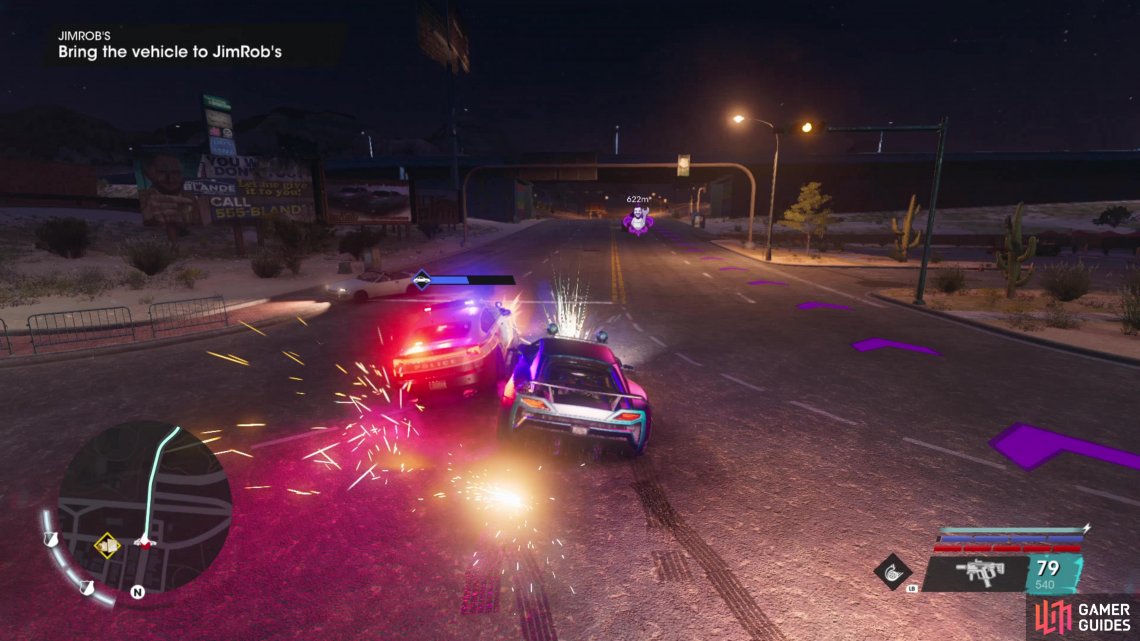Activate the turbo boost skill icon
This screenshot has width=1140, height=641.
891,571
